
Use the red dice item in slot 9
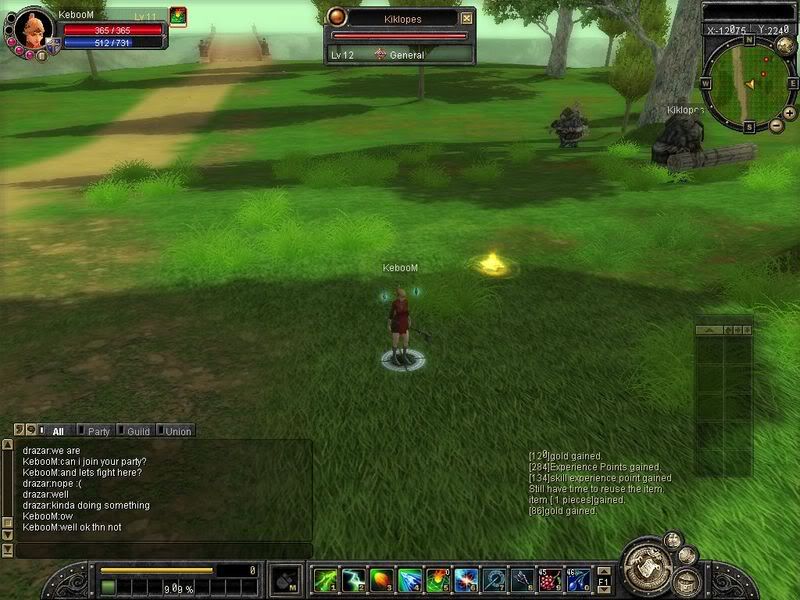pos(550,580)
